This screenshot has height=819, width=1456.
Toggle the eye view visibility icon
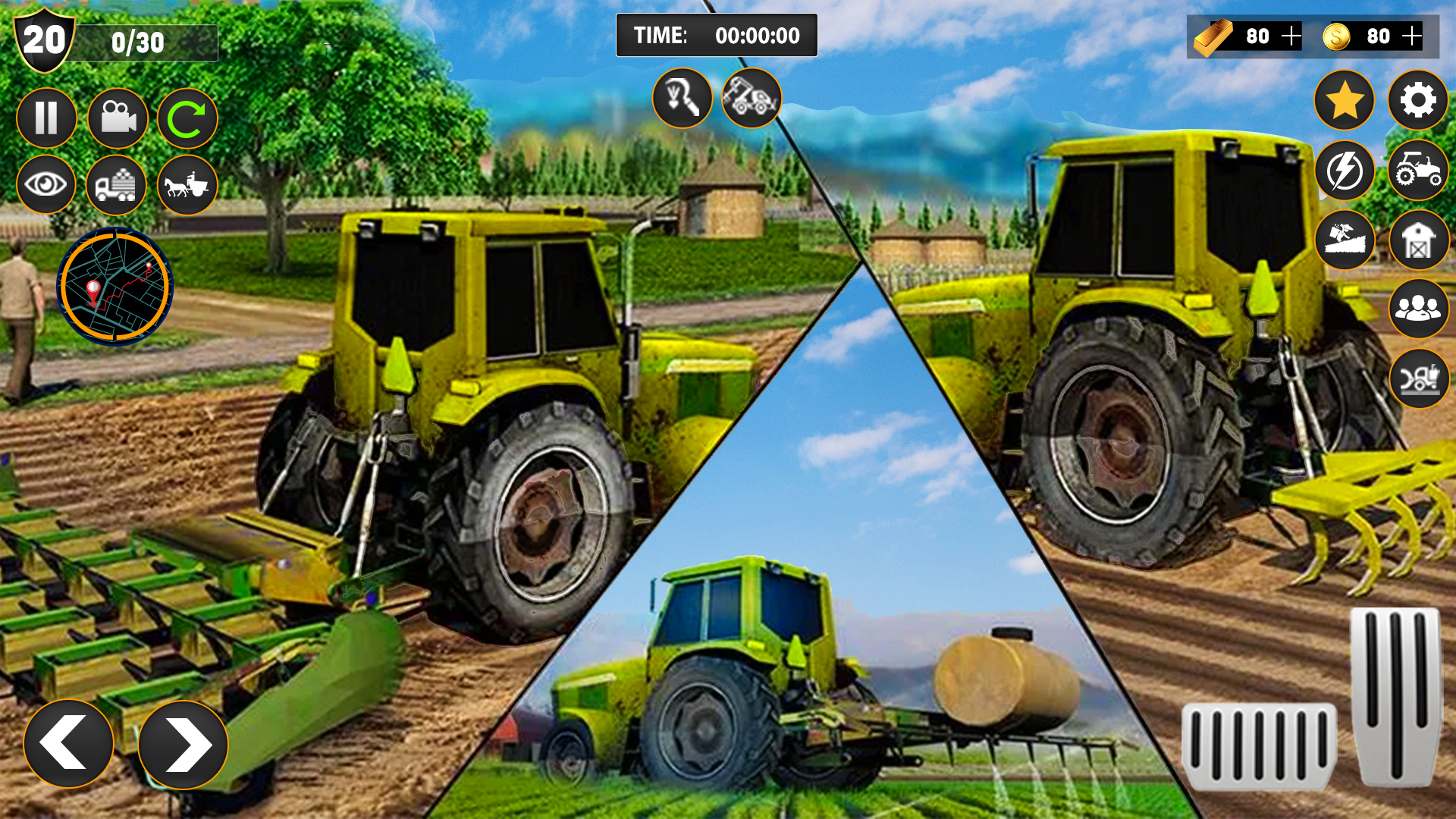[47, 186]
